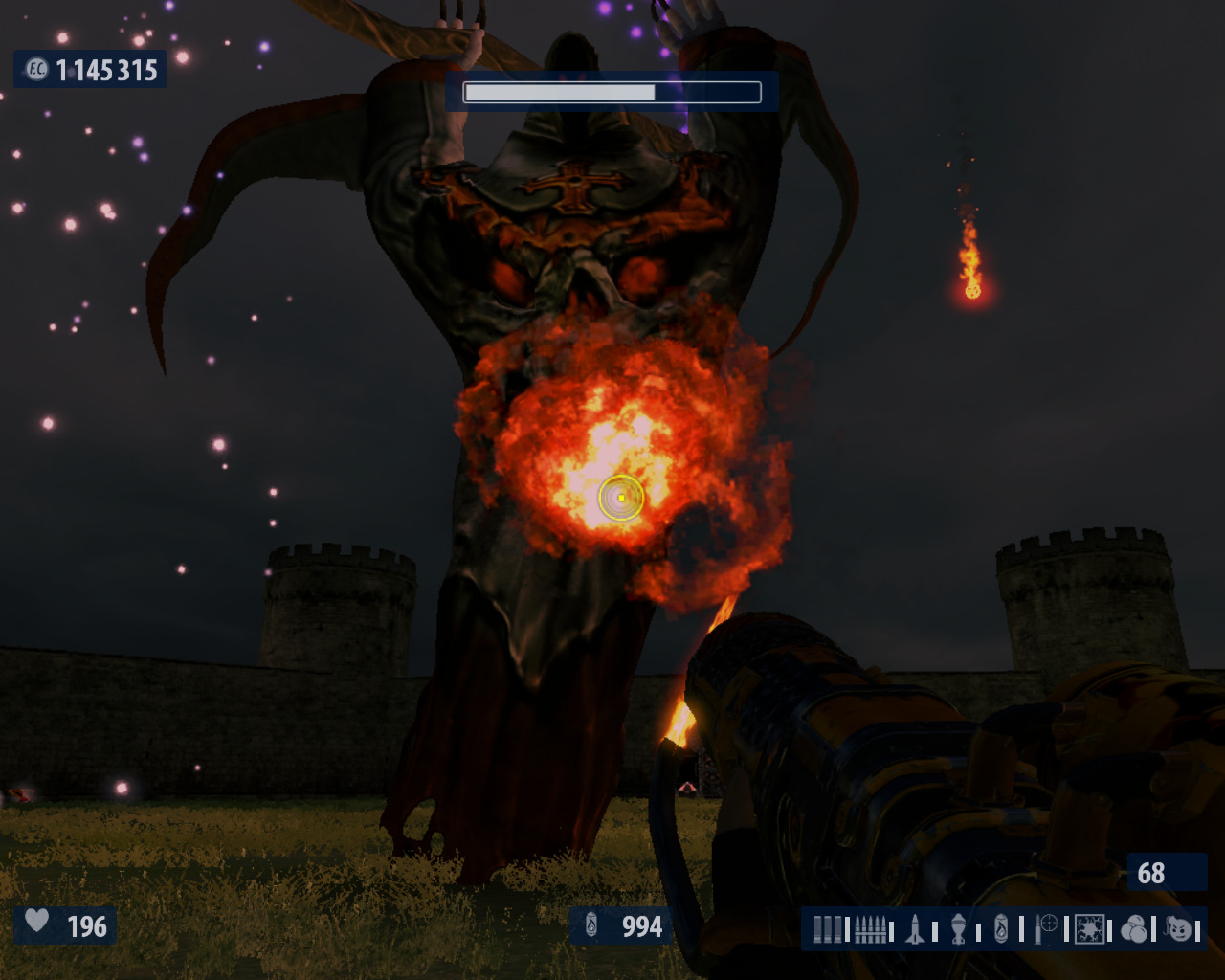1225x980 pixels.
Task: Click the napalm canister ammo icon
Action: point(1001,928)
